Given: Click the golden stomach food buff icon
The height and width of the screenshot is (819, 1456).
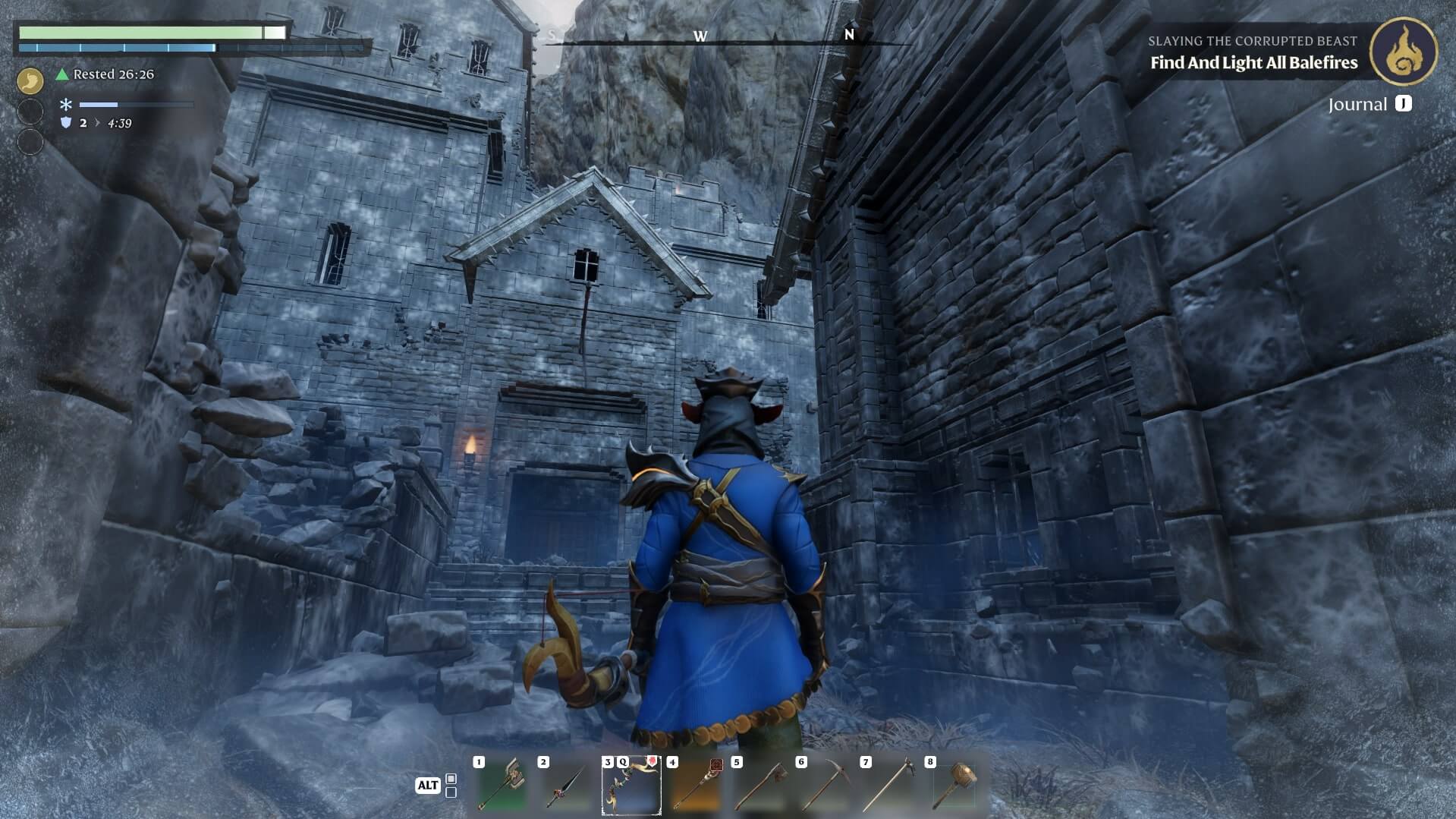Looking at the screenshot, I should (30, 79).
